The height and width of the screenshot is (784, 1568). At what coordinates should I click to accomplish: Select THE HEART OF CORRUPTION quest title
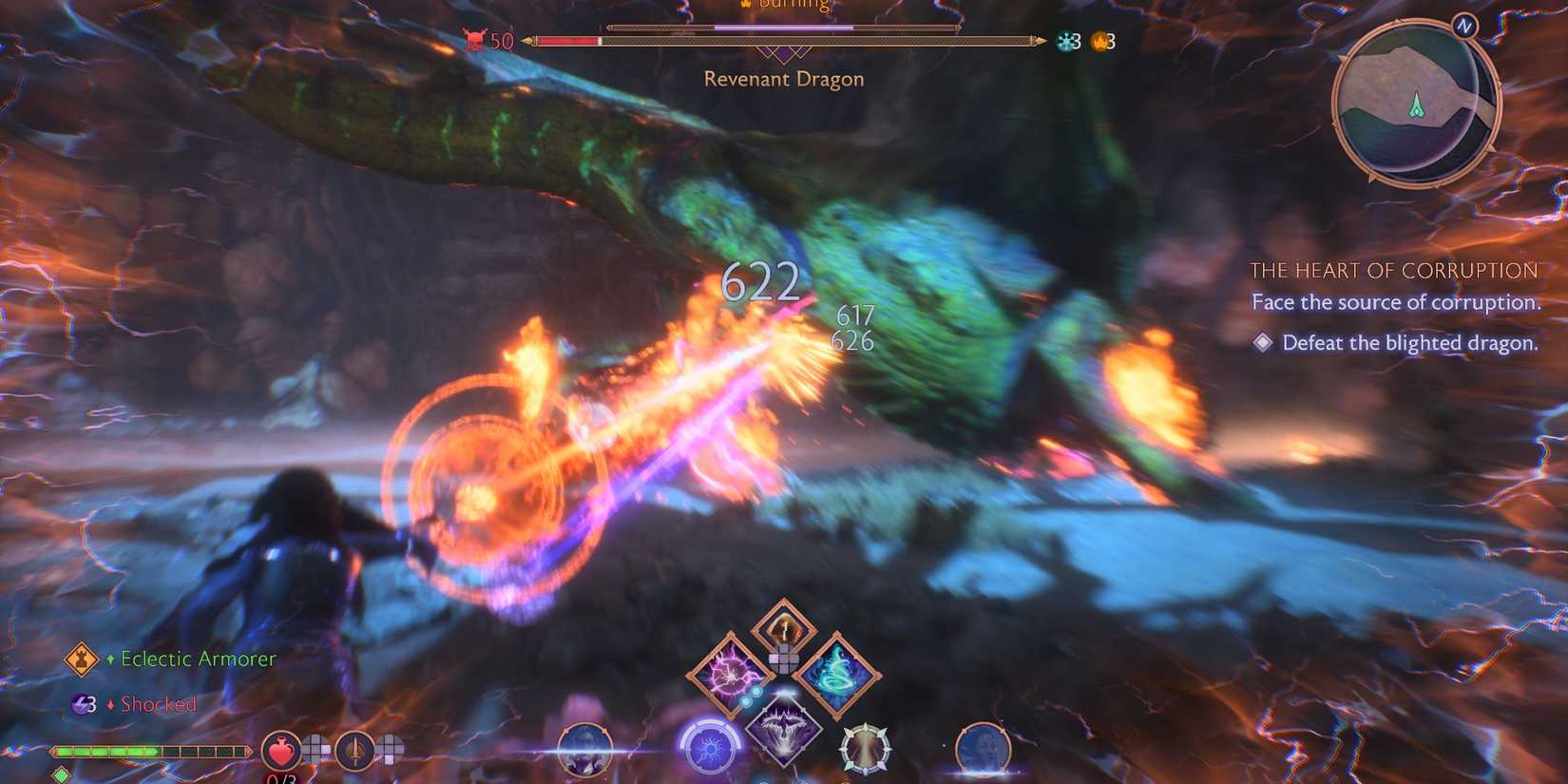pyautogui.click(x=1395, y=271)
